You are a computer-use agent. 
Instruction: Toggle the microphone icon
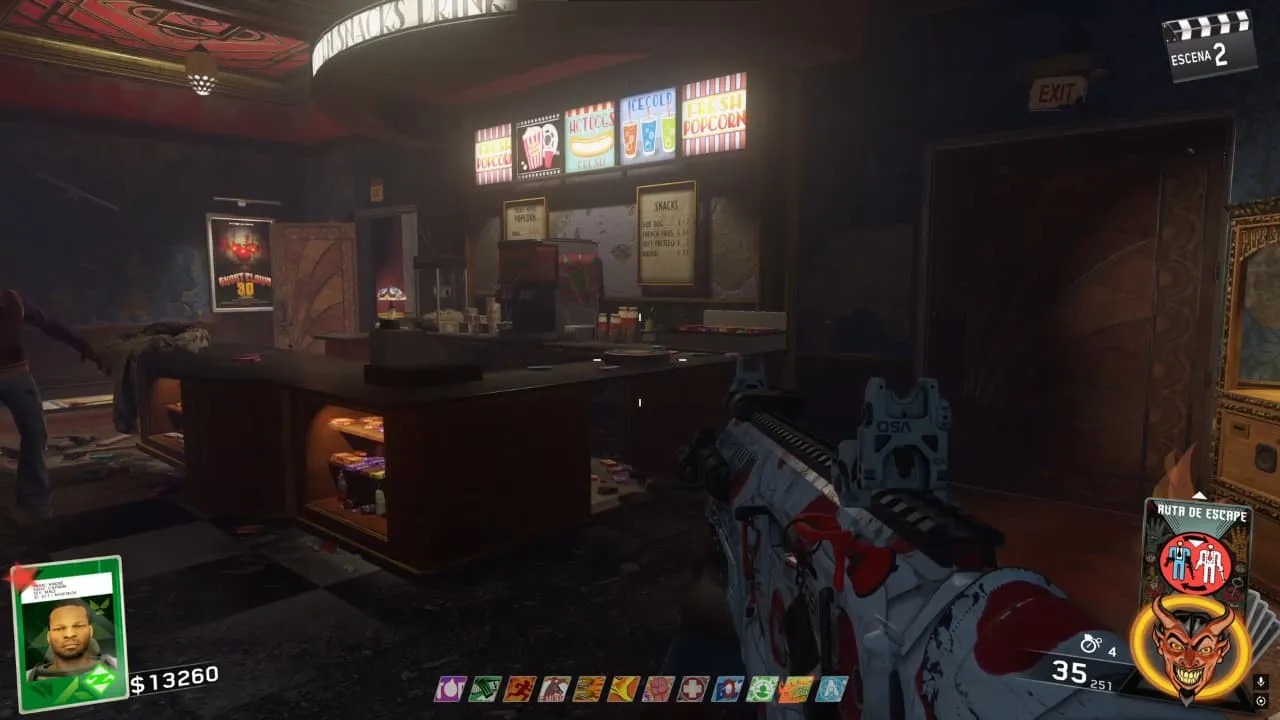1260,682
